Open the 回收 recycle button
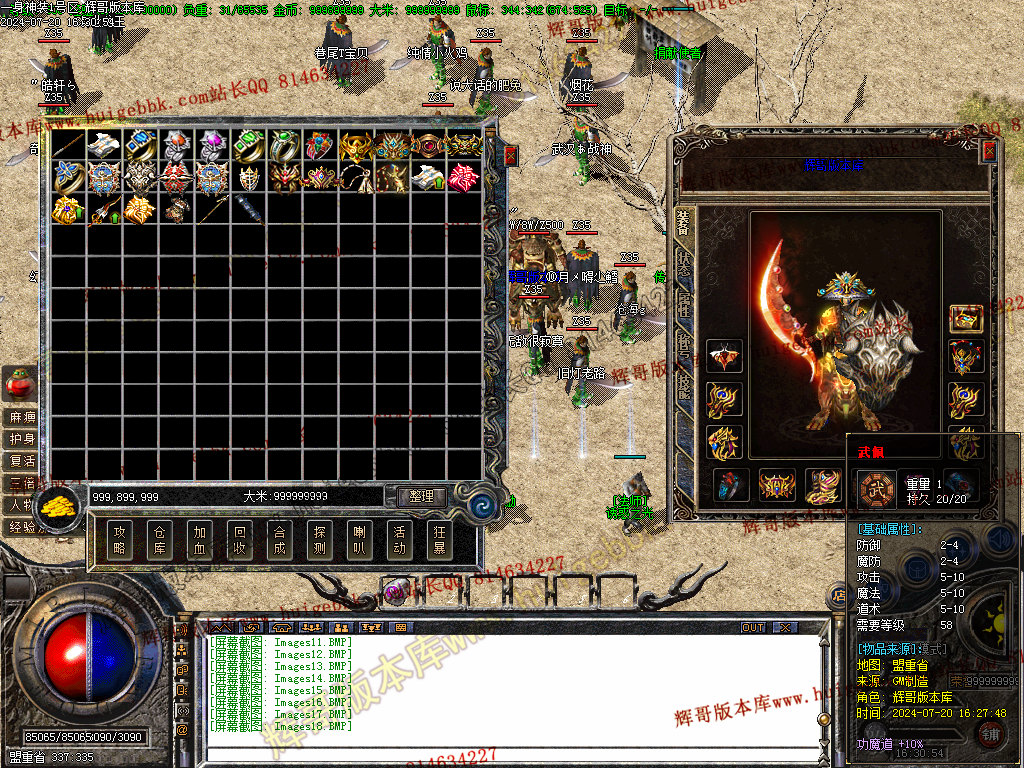The image size is (1024, 768). point(239,540)
